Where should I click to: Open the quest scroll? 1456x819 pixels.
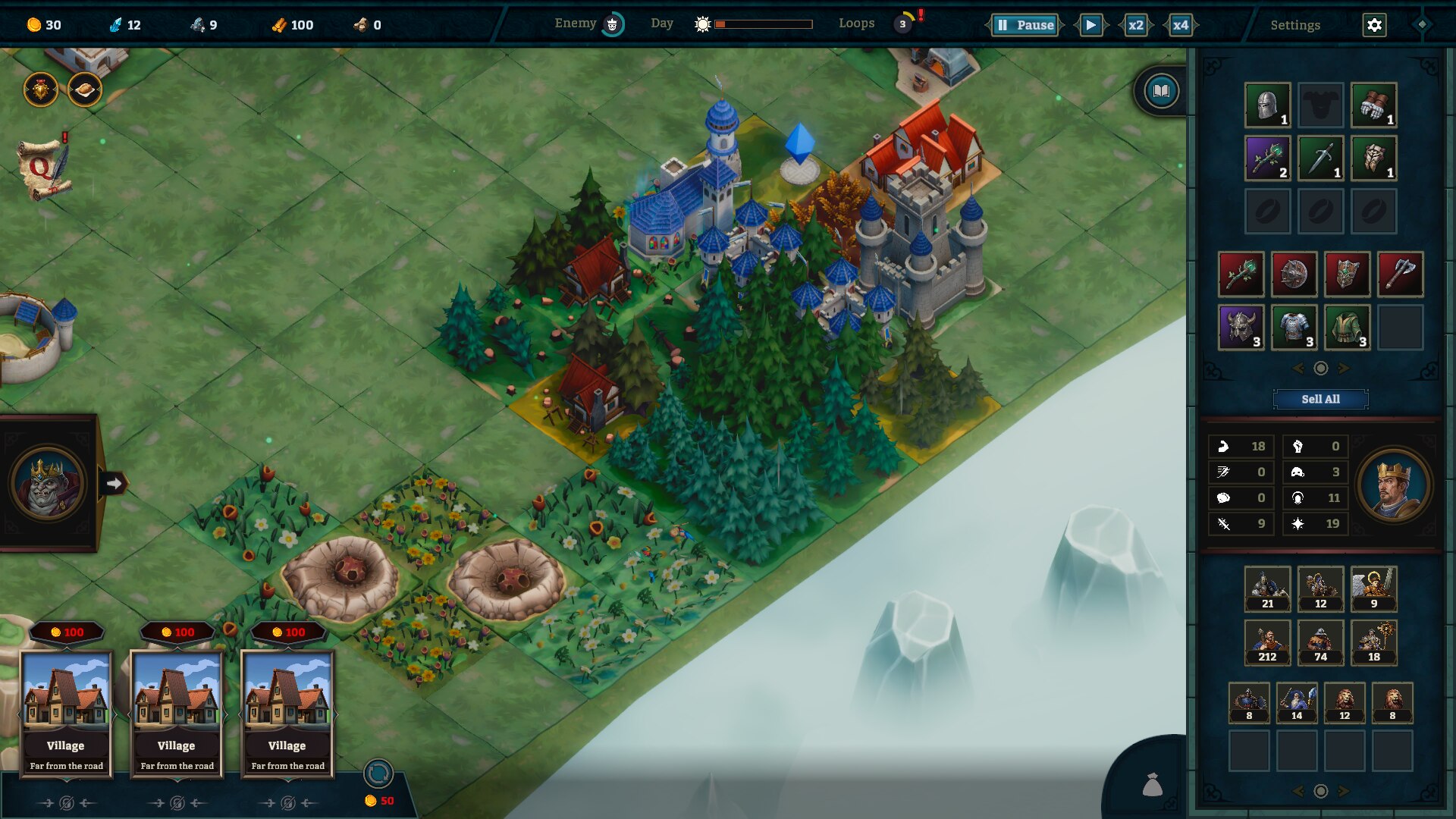[x=44, y=168]
